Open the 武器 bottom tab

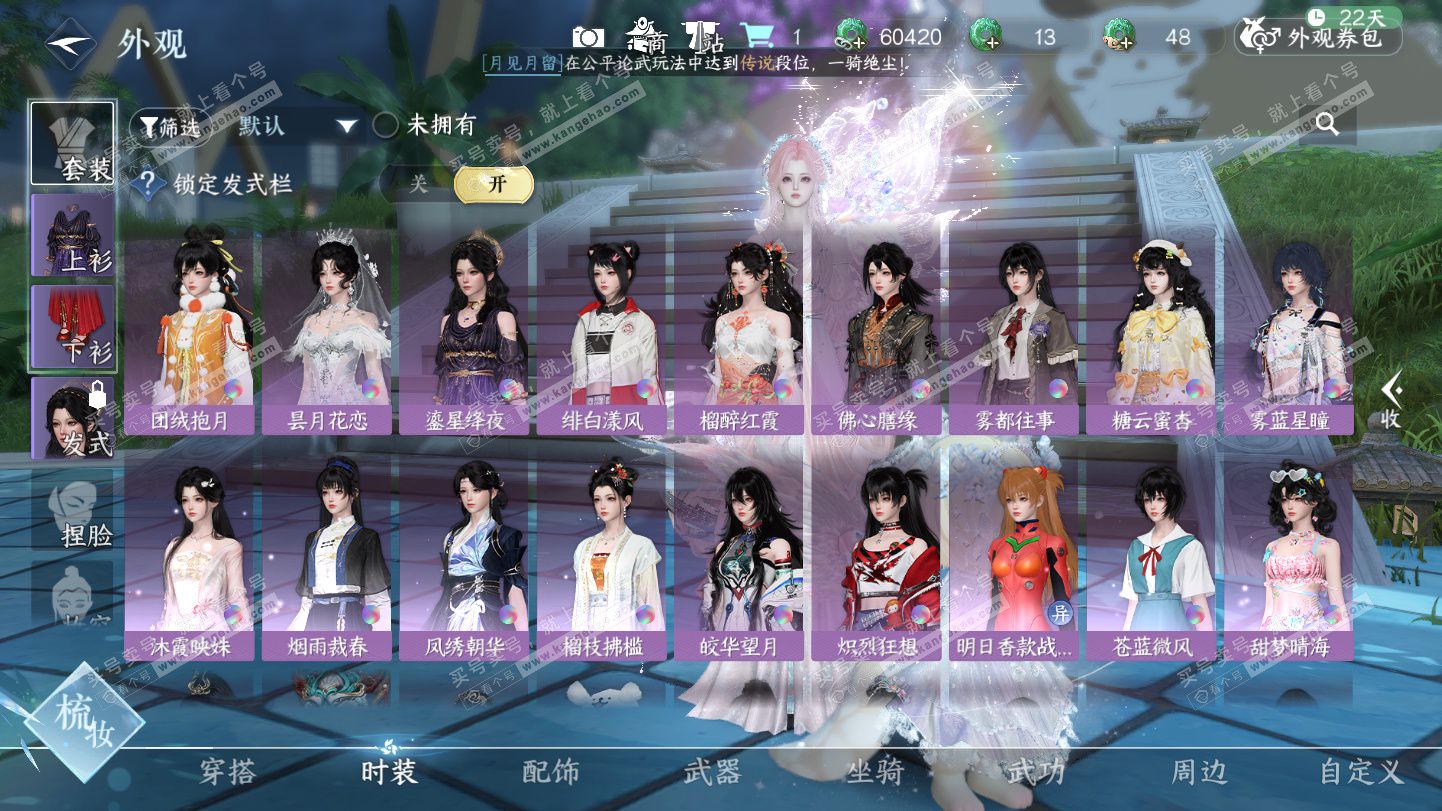(x=712, y=771)
